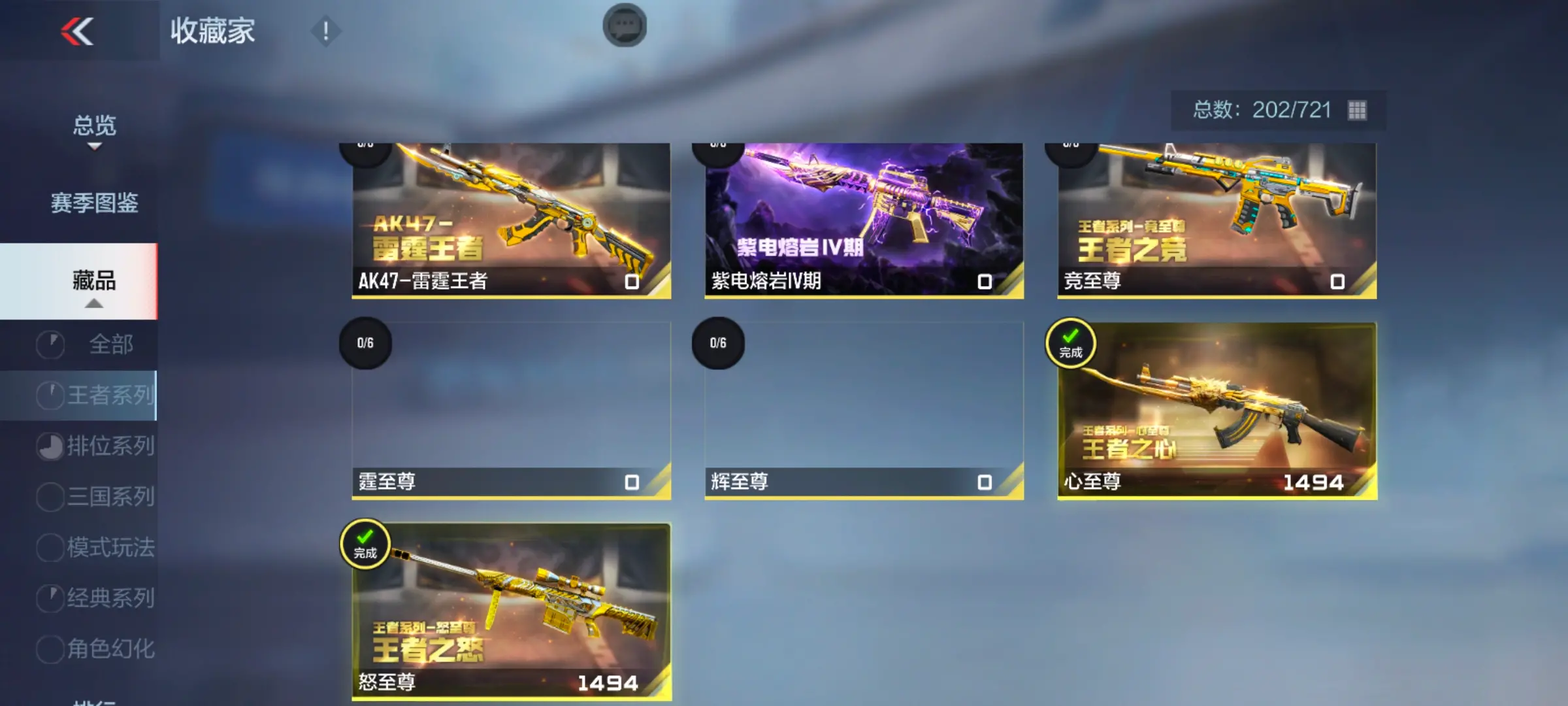Select the empty 霆至尊 card
The width and height of the screenshot is (1568, 706).
click(x=511, y=410)
